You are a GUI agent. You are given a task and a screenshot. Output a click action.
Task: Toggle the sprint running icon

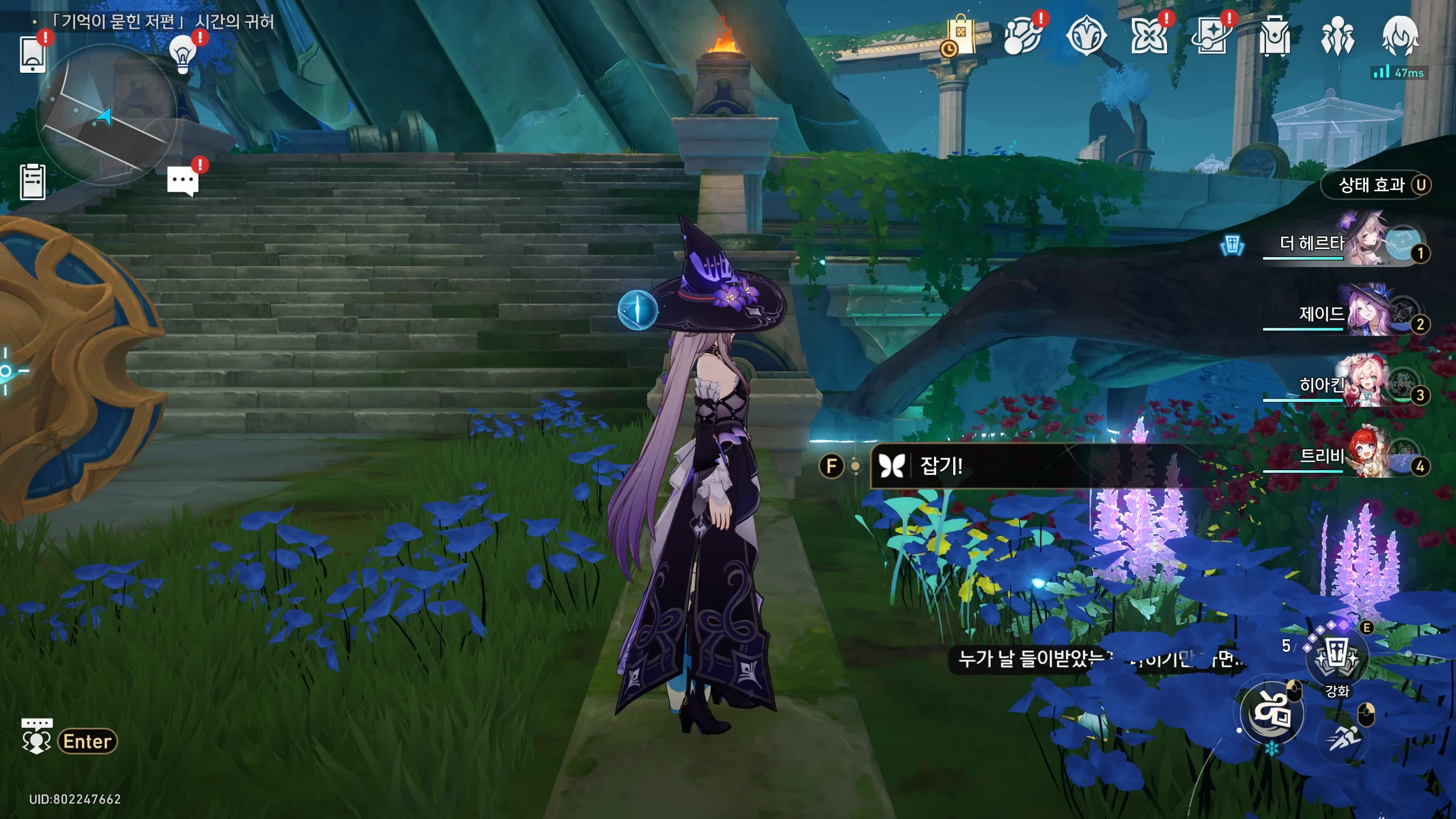(x=1343, y=738)
